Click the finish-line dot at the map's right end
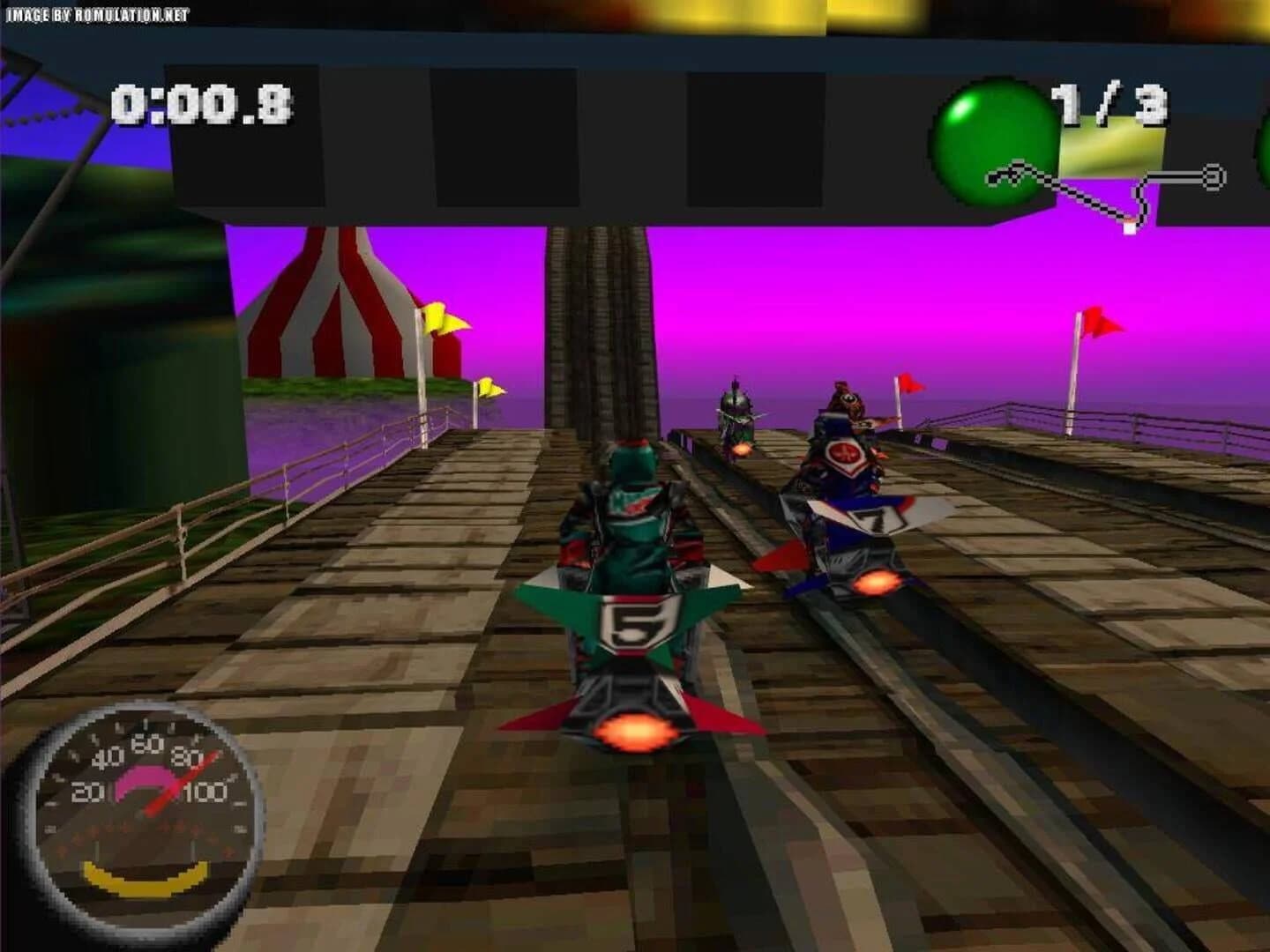The width and height of the screenshot is (1270, 952). (1215, 175)
